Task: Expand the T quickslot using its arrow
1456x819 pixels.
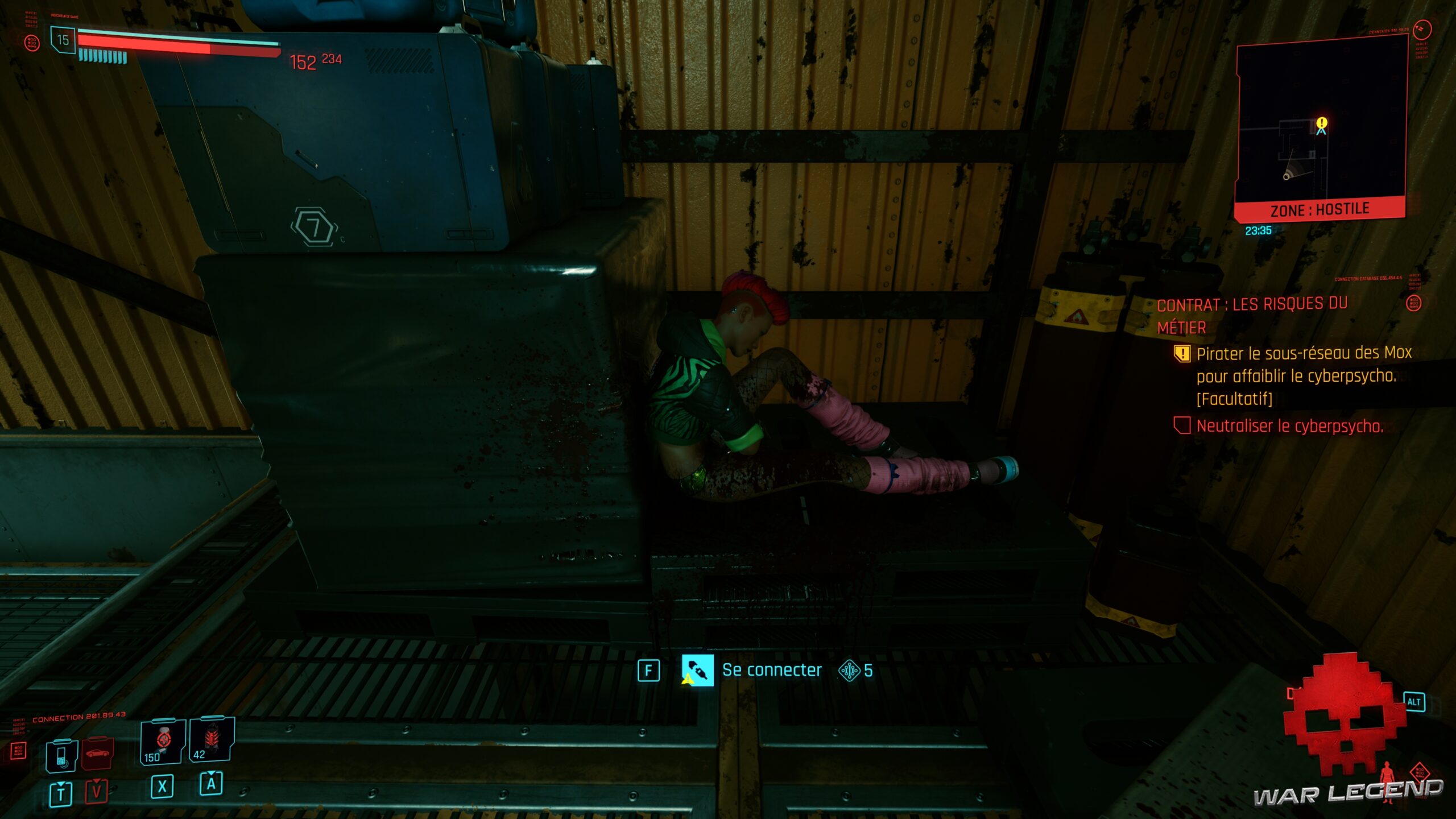Action: tap(61, 784)
